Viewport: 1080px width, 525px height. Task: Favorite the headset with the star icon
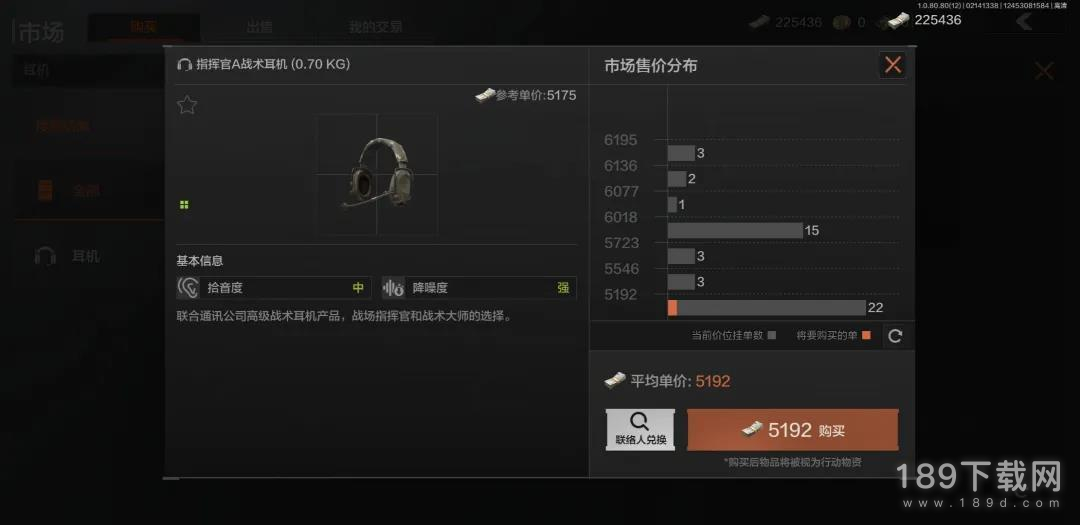tap(187, 105)
